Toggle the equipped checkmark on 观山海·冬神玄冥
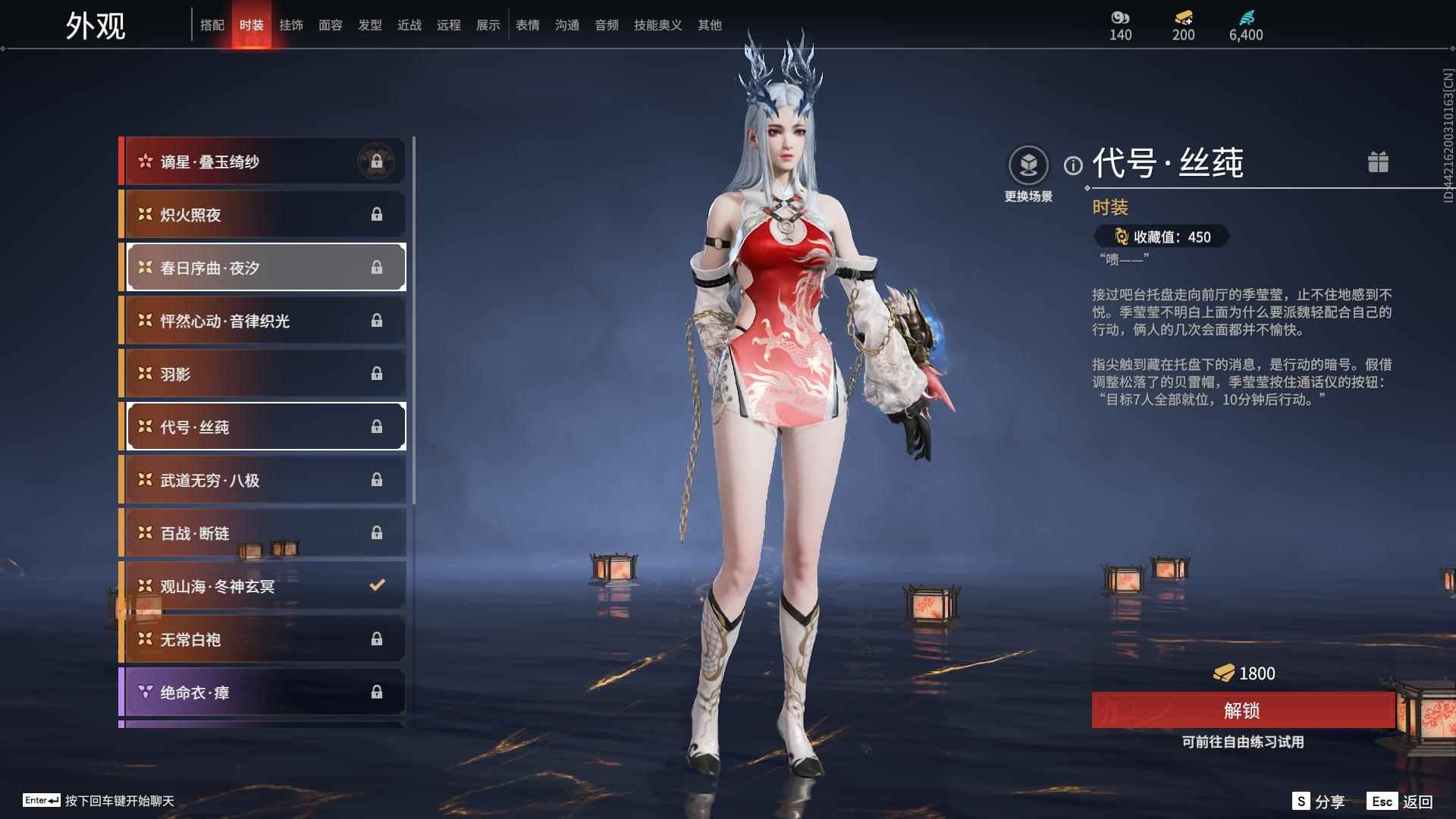The image size is (1456, 819). point(375,585)
